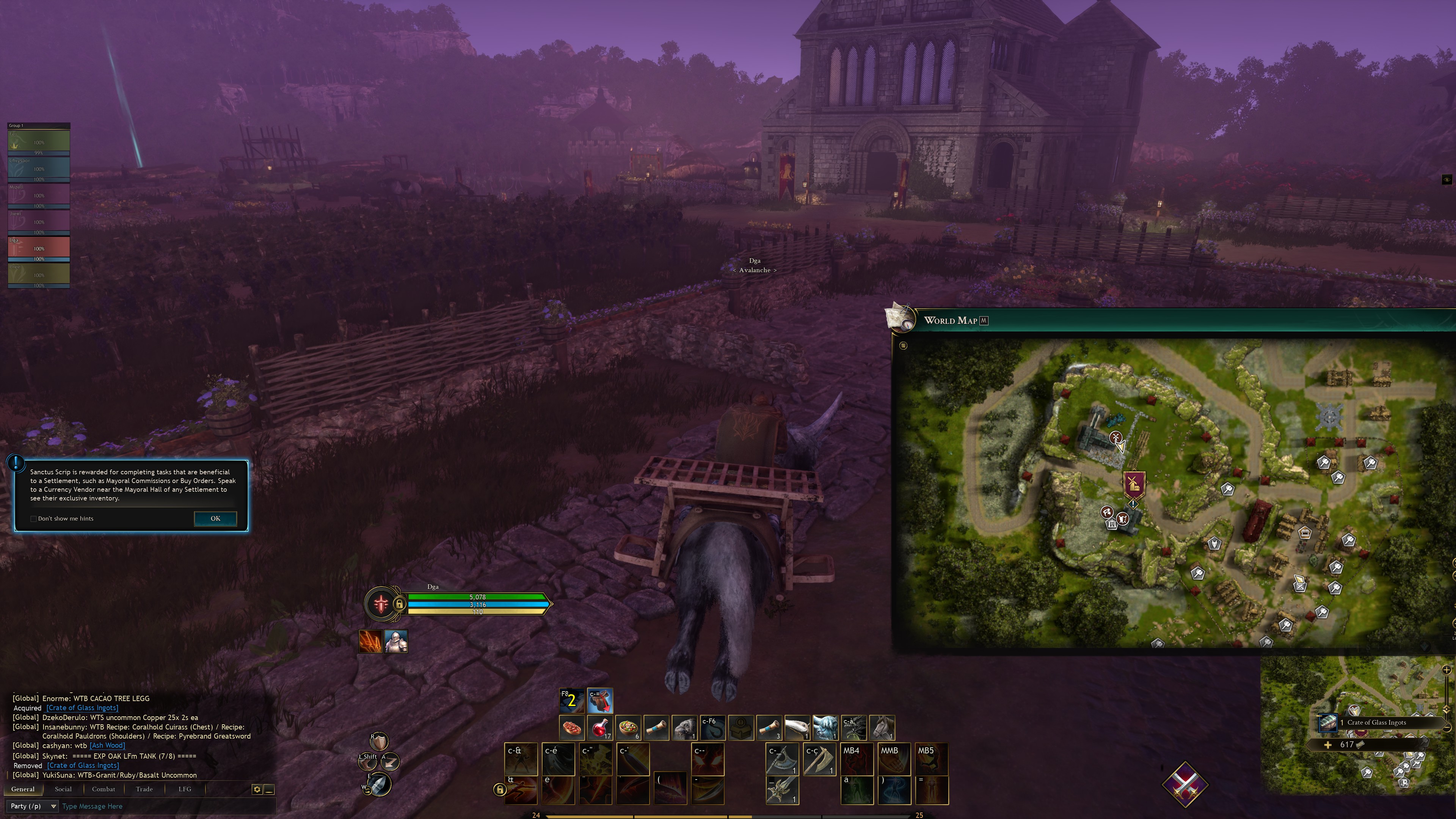Open chat settings via the gear icon

[257, 789]
